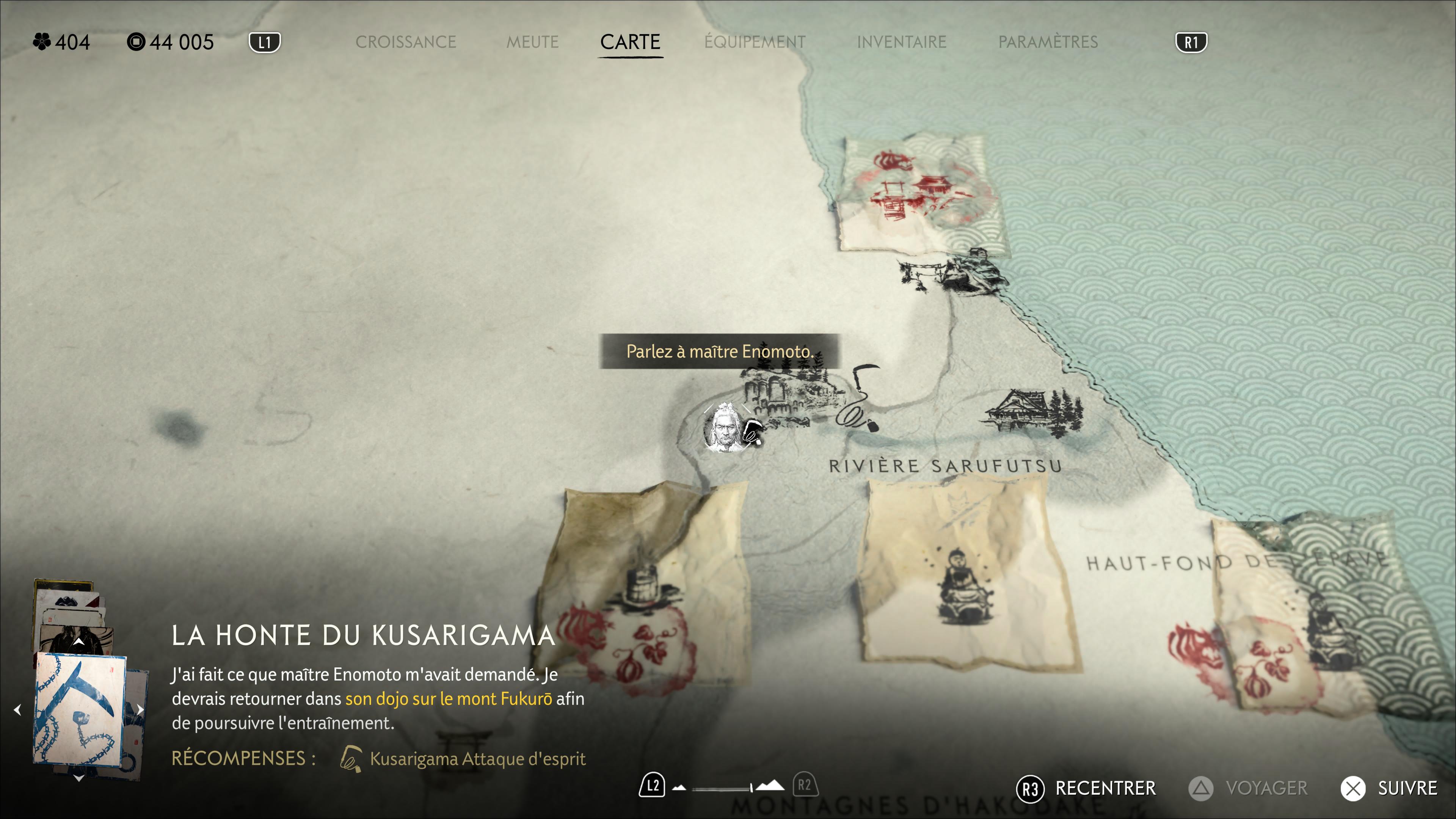
Task: Open the Inventaire tab
Action: pyautogui.click(x=901, y=42)
